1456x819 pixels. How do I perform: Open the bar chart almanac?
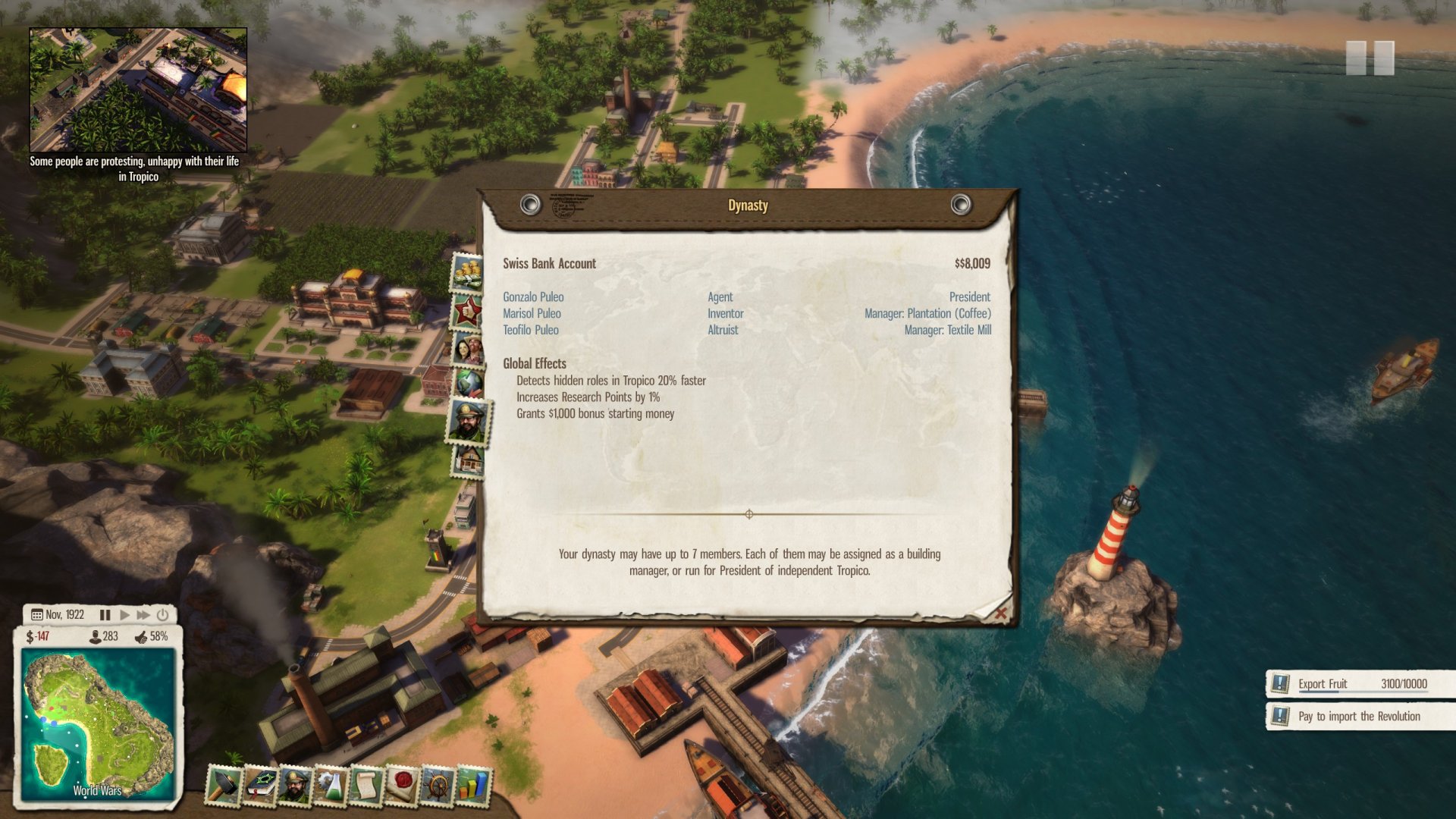(x=473, y=786)
